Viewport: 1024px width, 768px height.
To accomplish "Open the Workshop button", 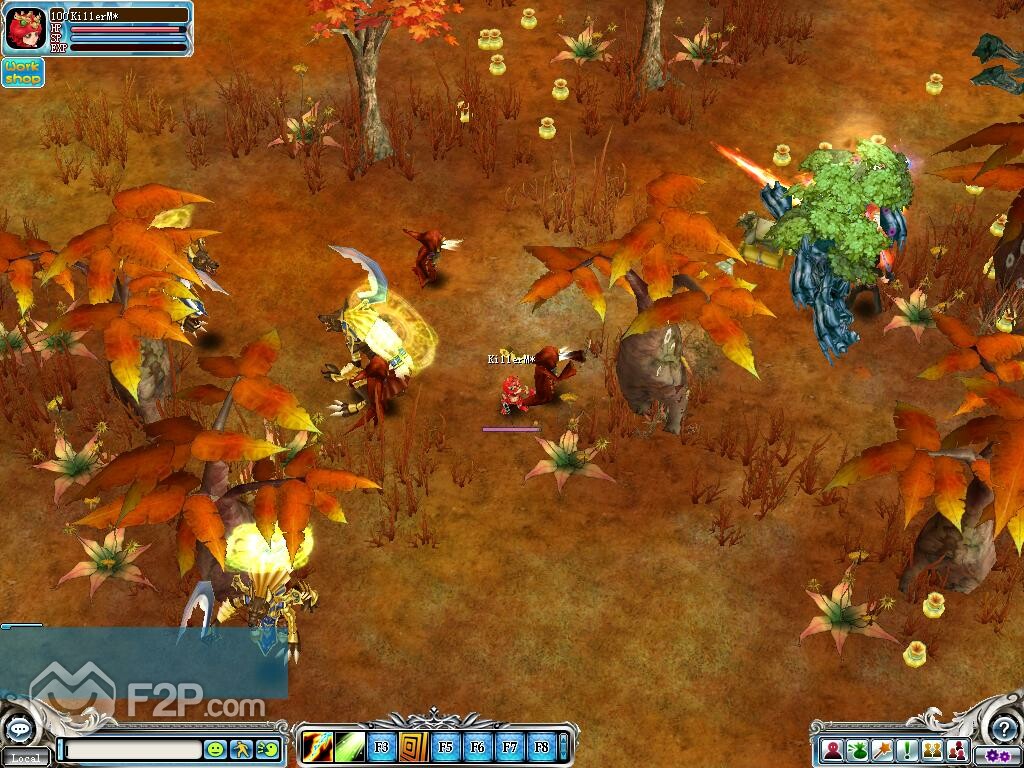I will (22, 72).
